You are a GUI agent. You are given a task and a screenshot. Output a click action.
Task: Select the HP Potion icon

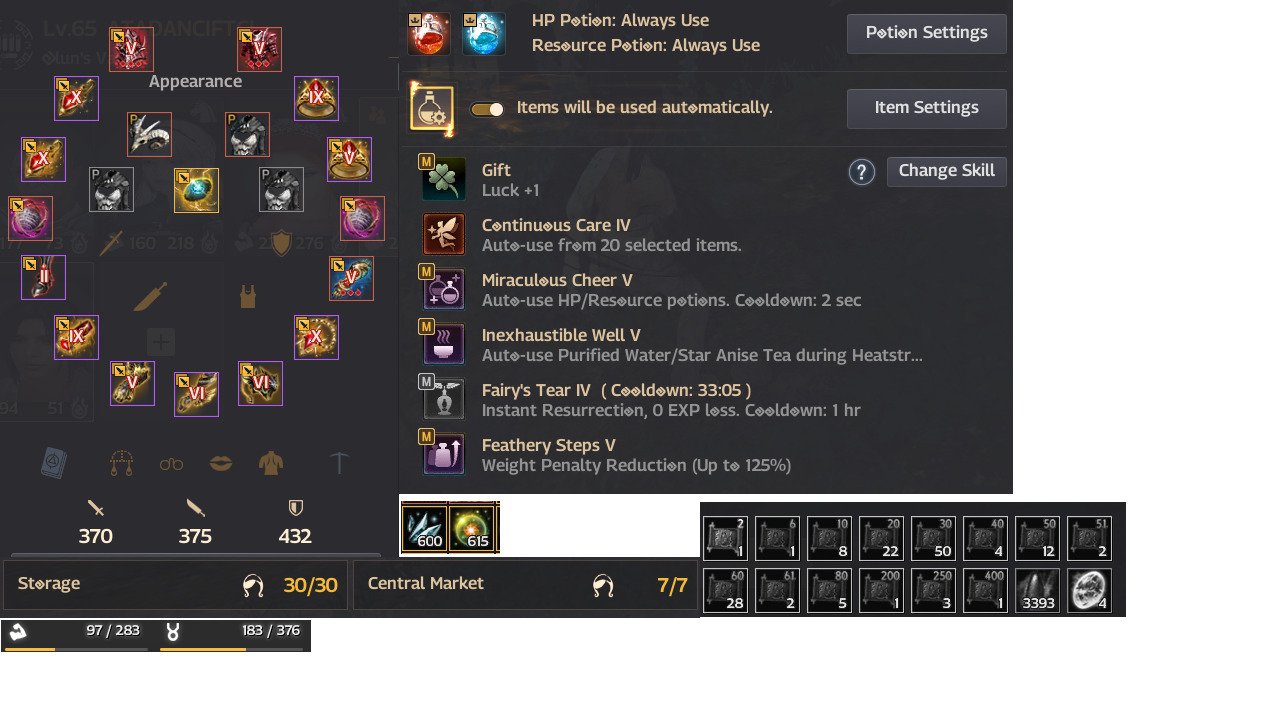coord(427,32)
